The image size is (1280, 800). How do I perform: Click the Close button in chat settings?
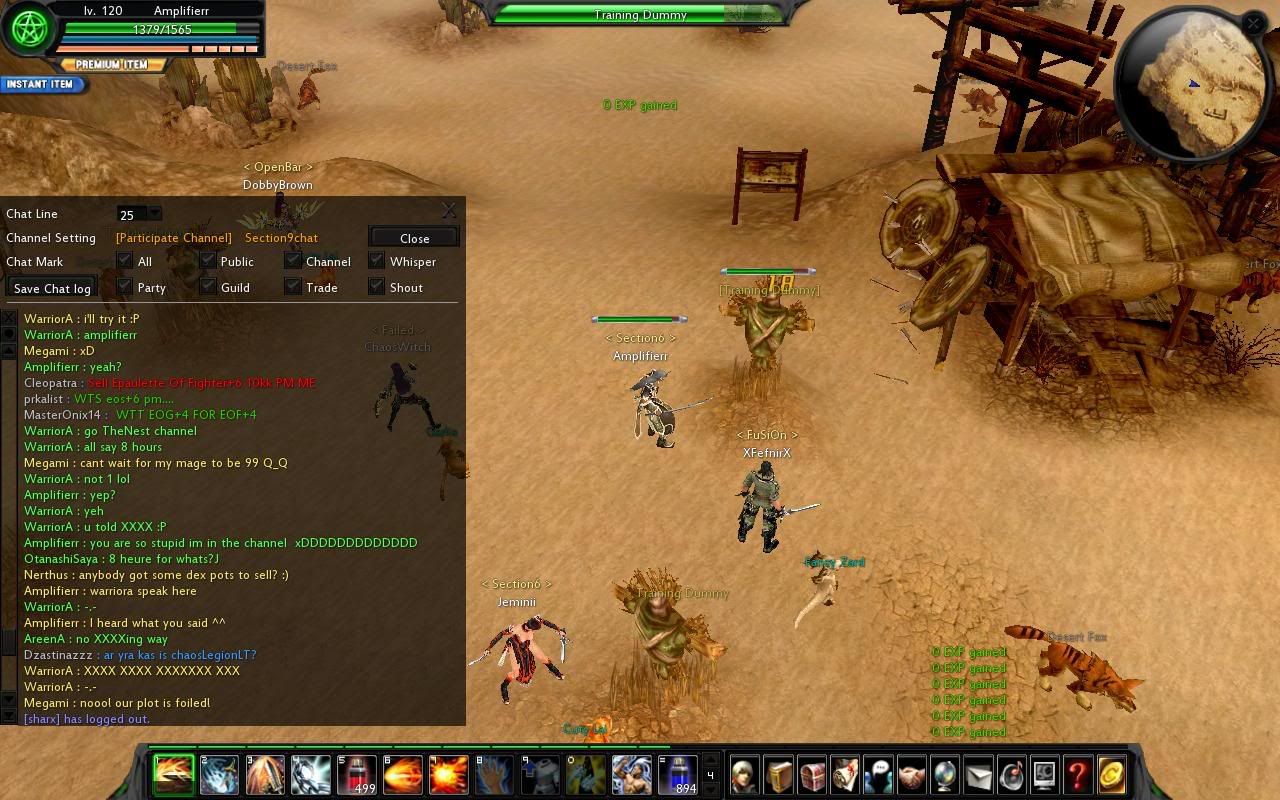414,238
